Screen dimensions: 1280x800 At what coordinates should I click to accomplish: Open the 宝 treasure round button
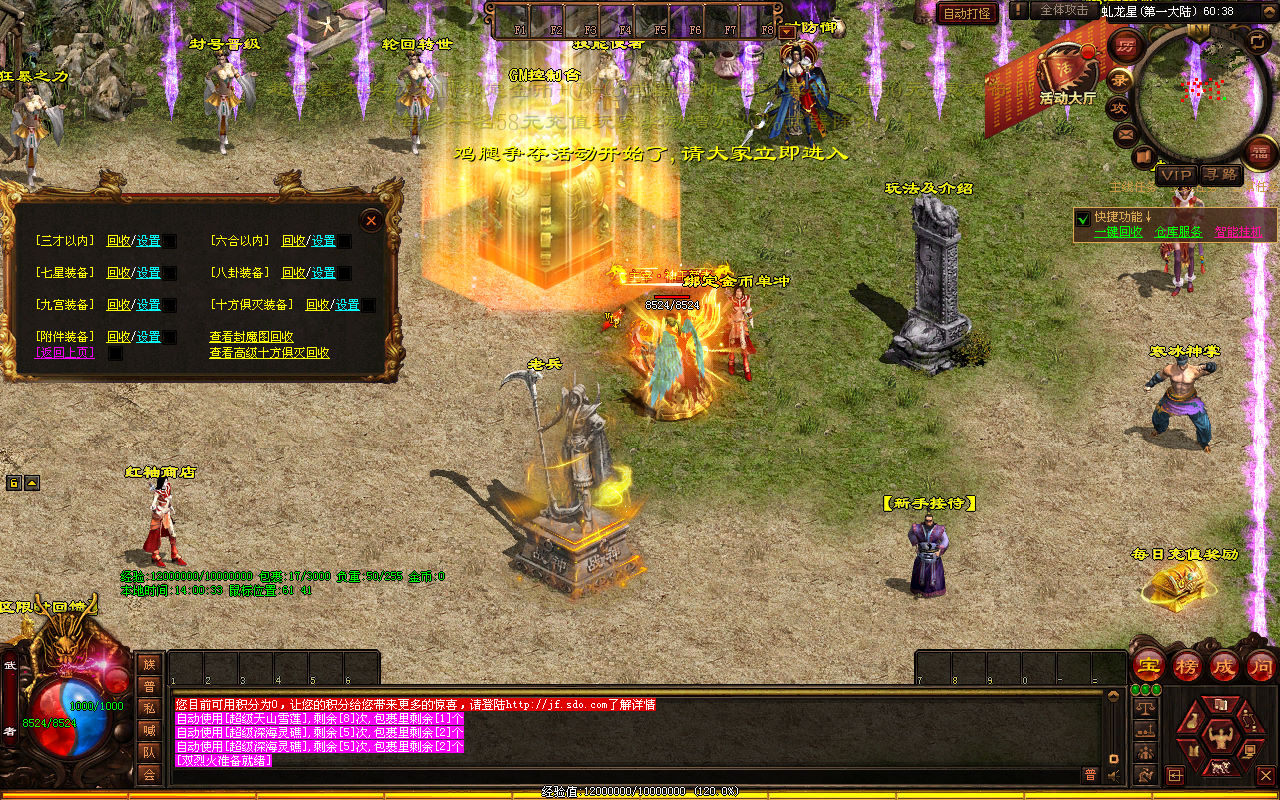tap(1148, 665)
